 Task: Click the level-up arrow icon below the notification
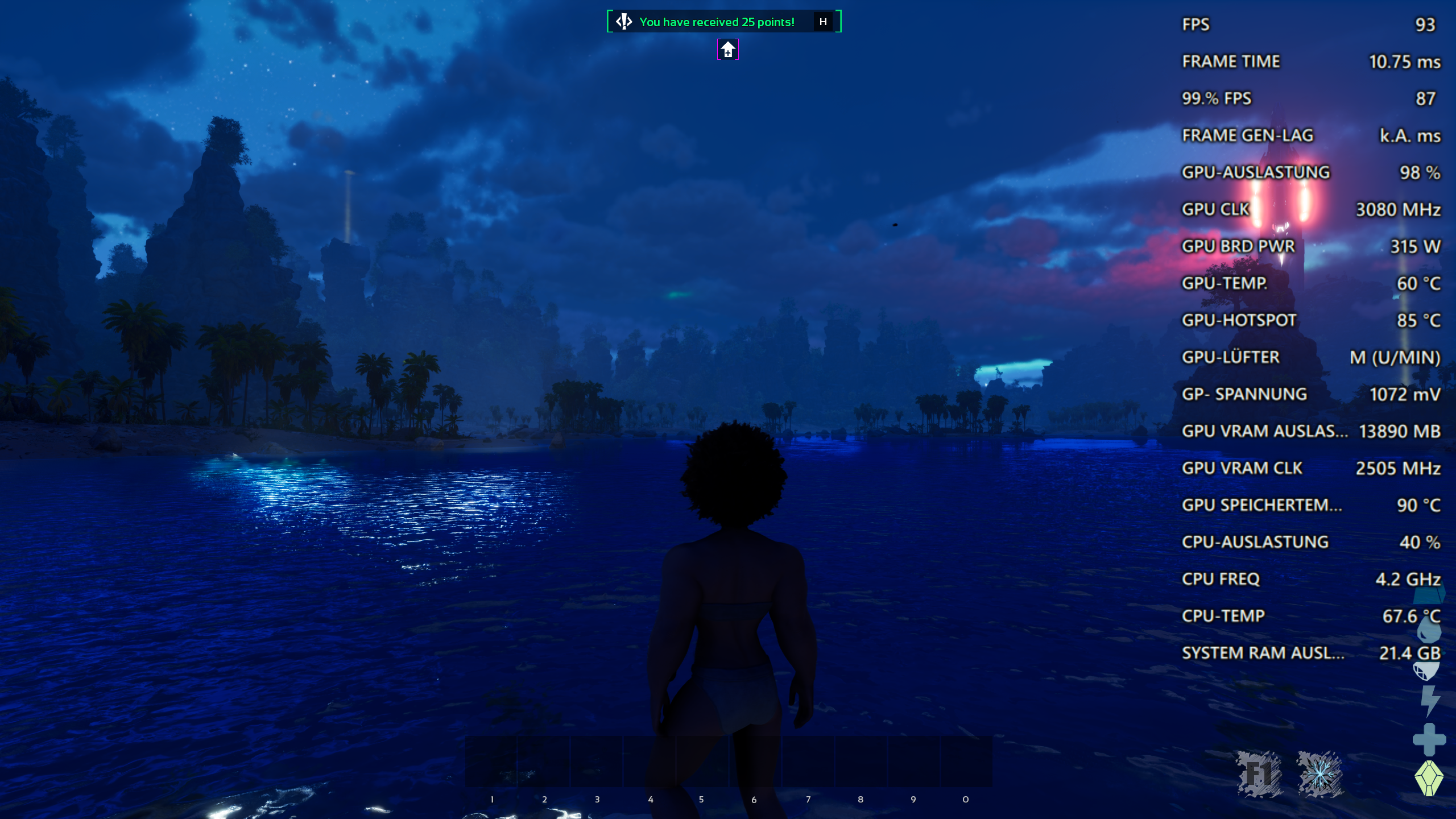tap(727, 50)
